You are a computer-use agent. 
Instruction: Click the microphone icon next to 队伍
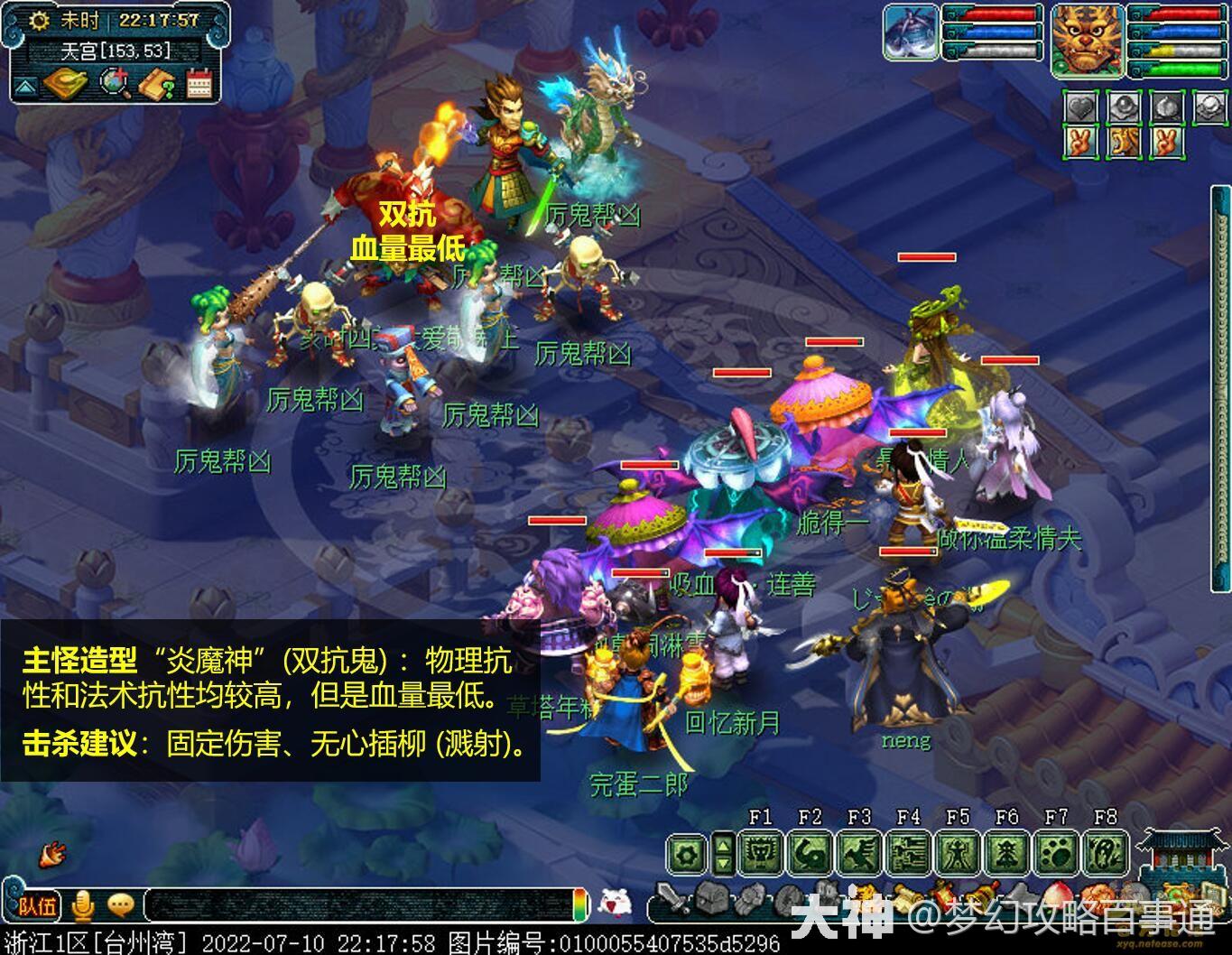point(85,906)
